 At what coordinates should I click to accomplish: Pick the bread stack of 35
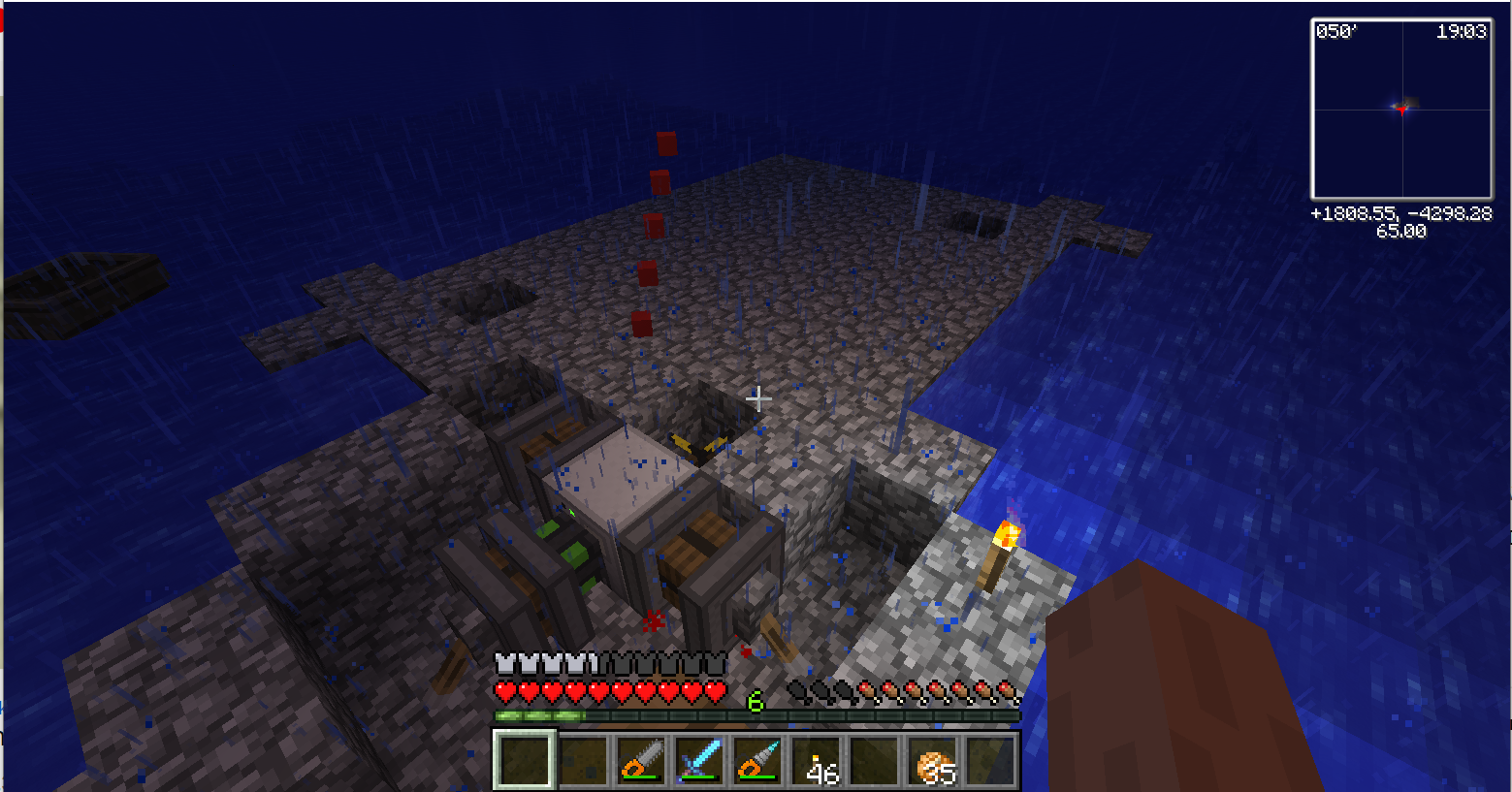pos(934,759)
